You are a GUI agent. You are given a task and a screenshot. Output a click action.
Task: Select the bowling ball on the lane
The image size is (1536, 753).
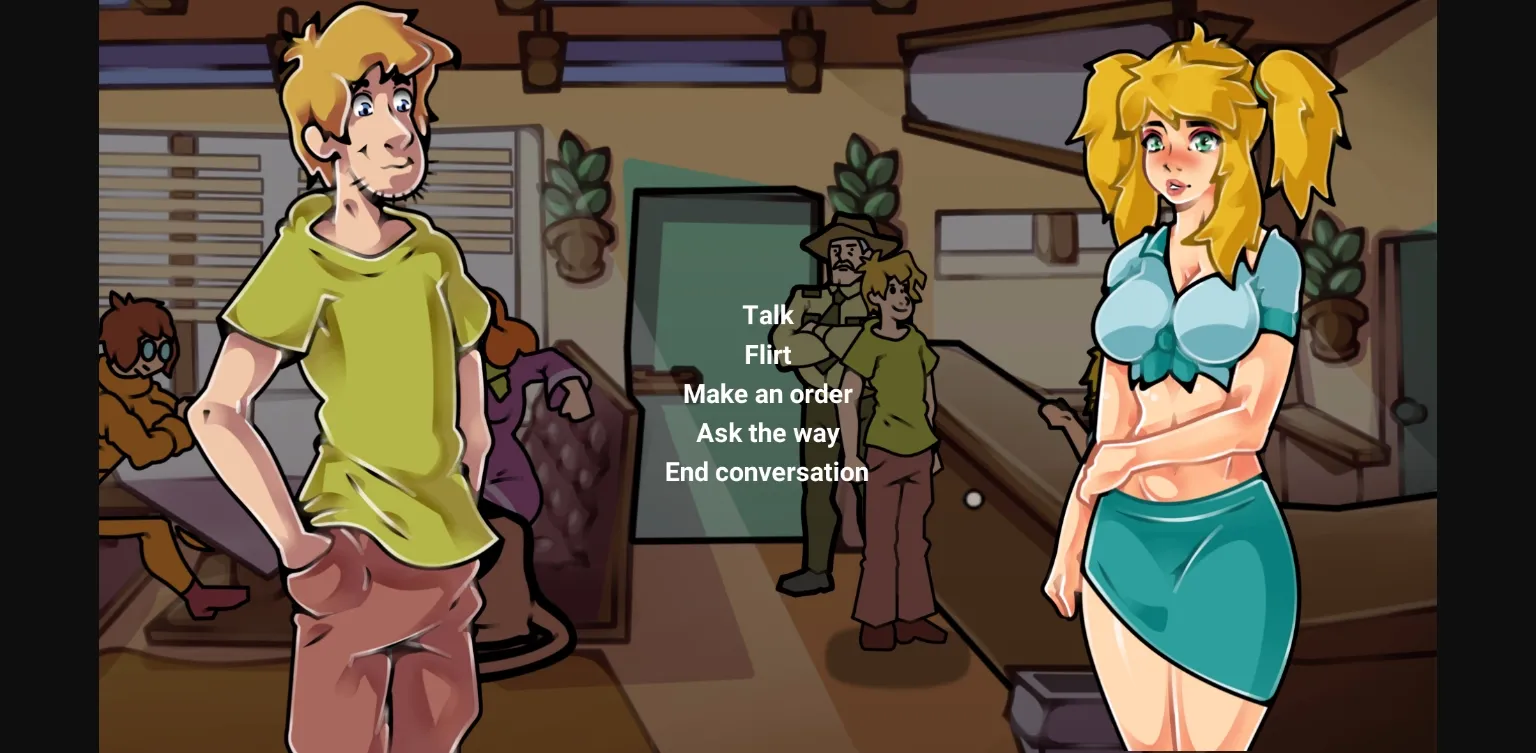(973, 501)
